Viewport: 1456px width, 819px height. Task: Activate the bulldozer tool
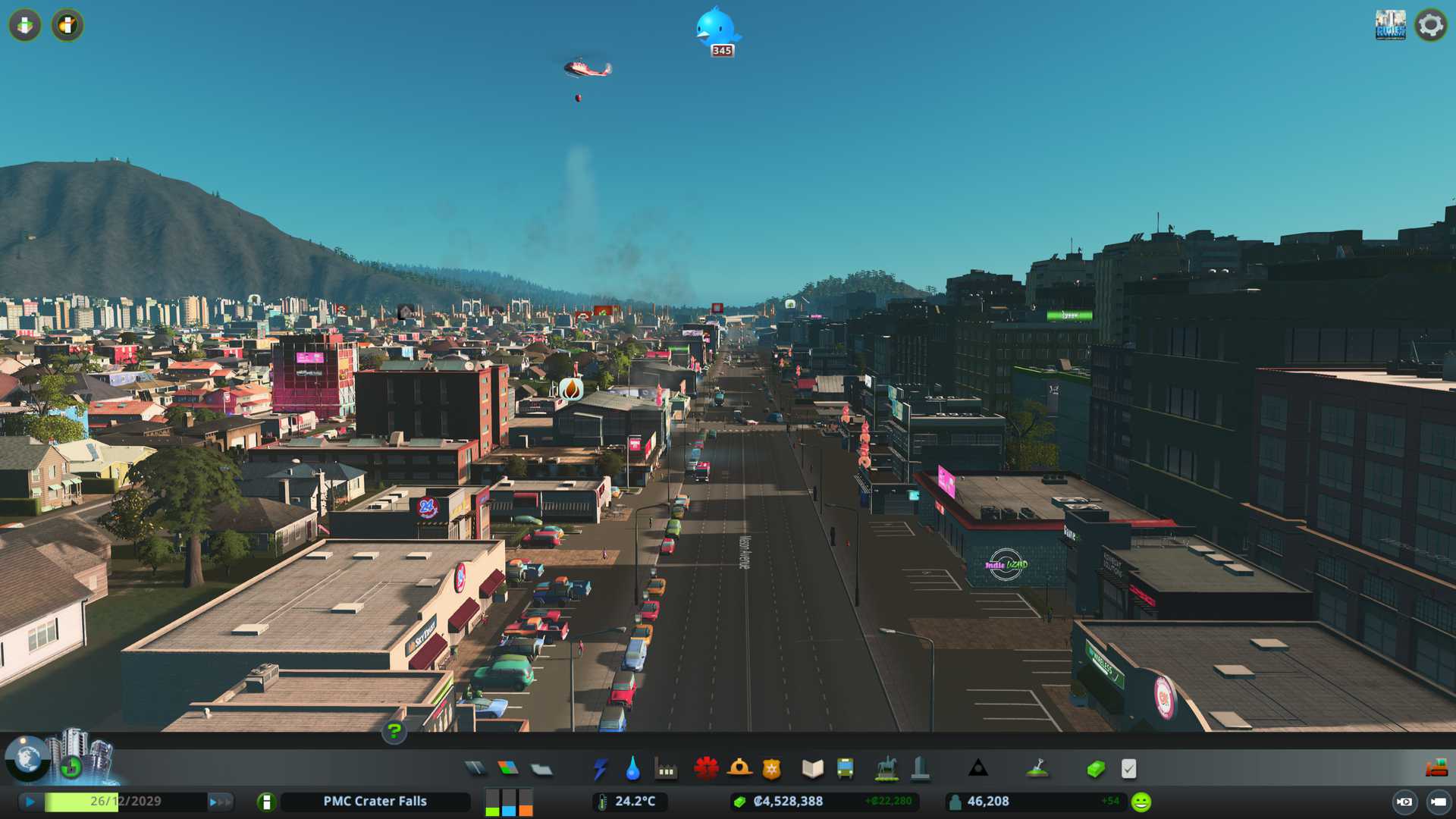tap(1436, 768)
